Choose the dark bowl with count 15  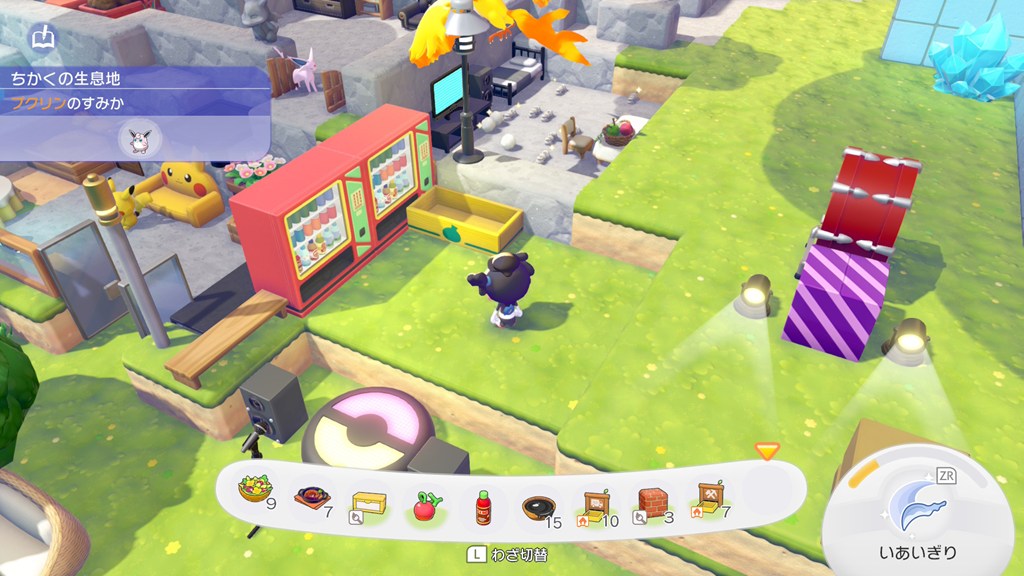pos(541,506)
